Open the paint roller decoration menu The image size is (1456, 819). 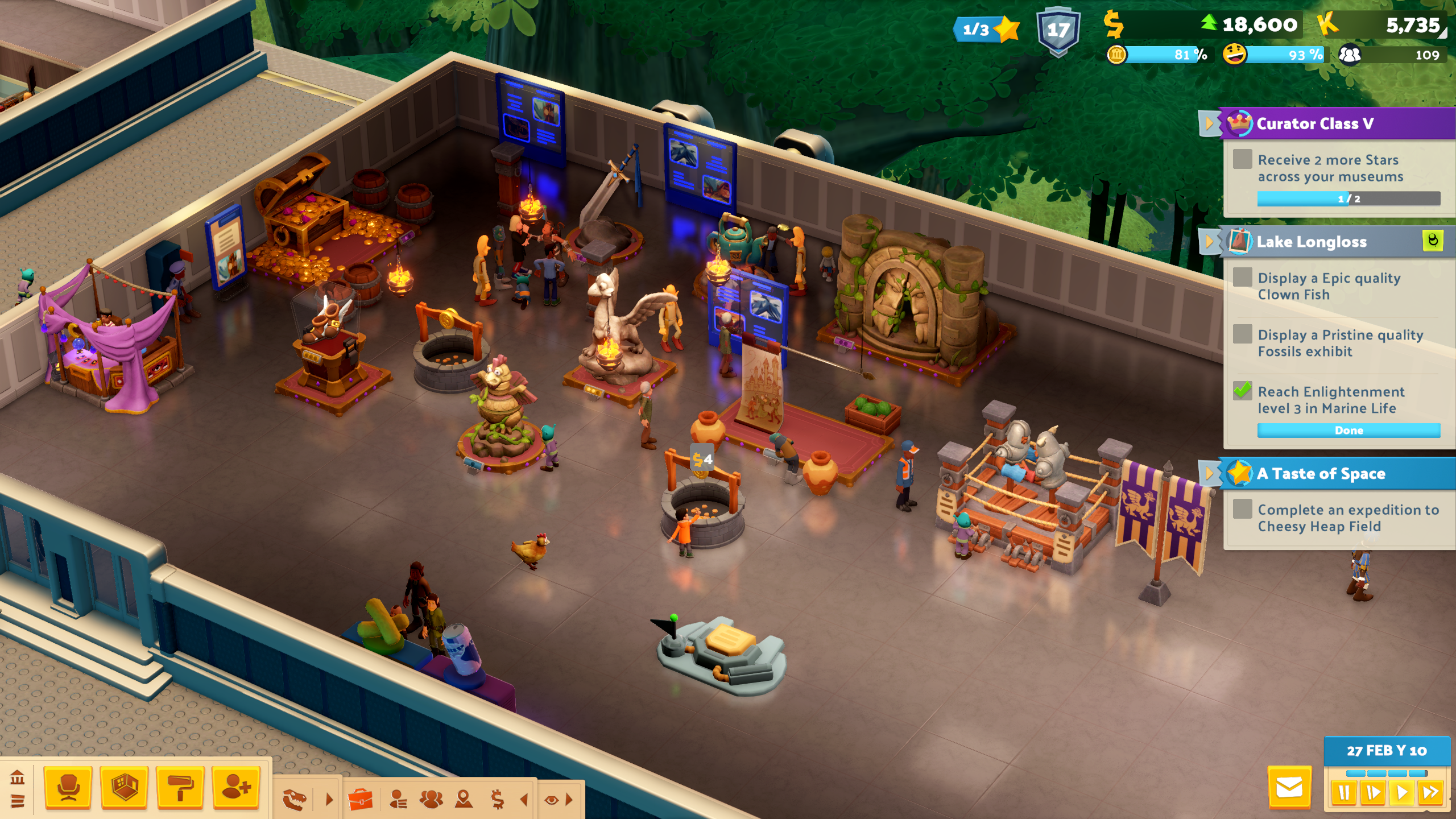[x=180, y=788]
